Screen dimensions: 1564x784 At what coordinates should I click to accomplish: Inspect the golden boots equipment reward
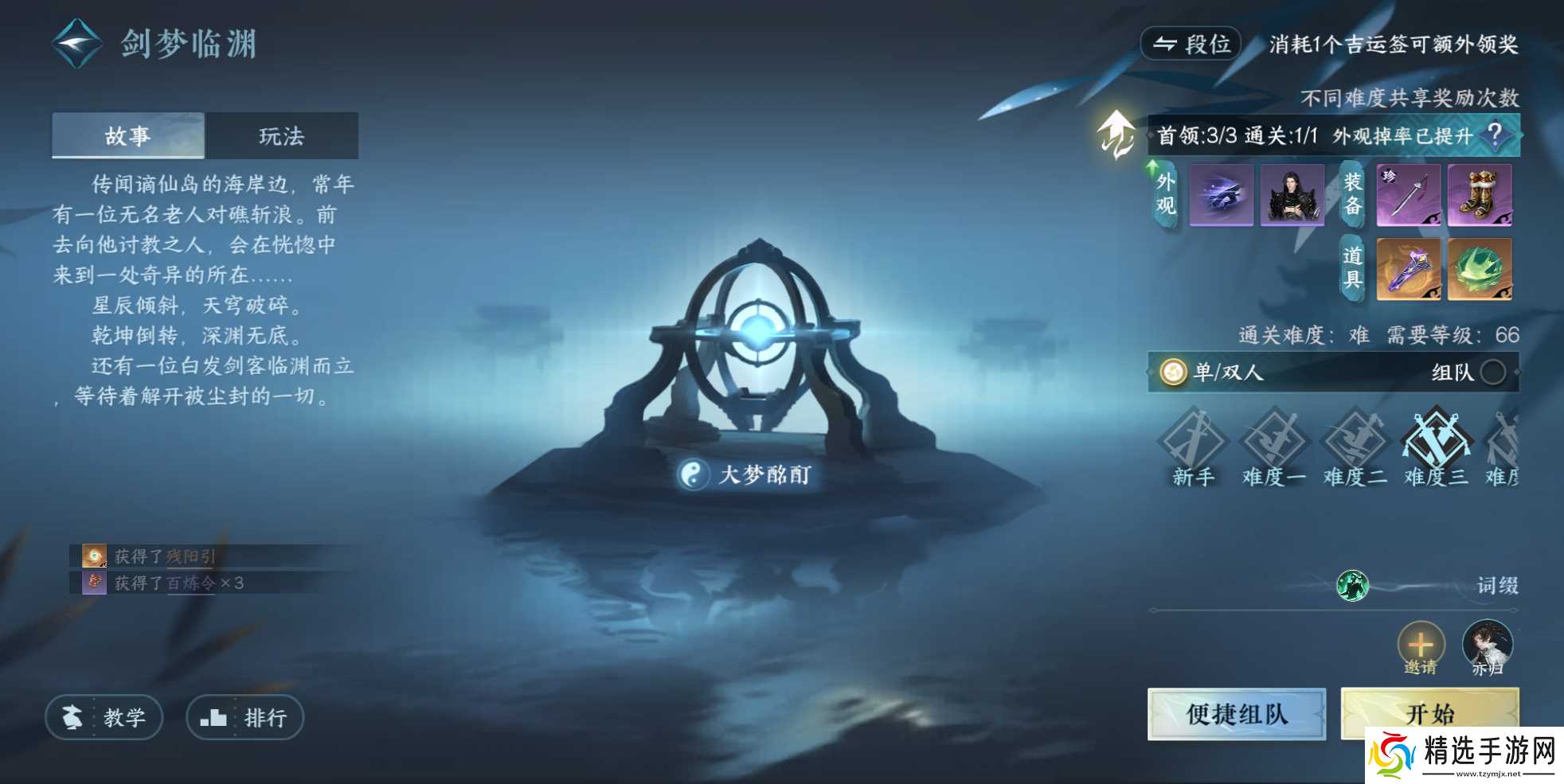coord(1480,195)
